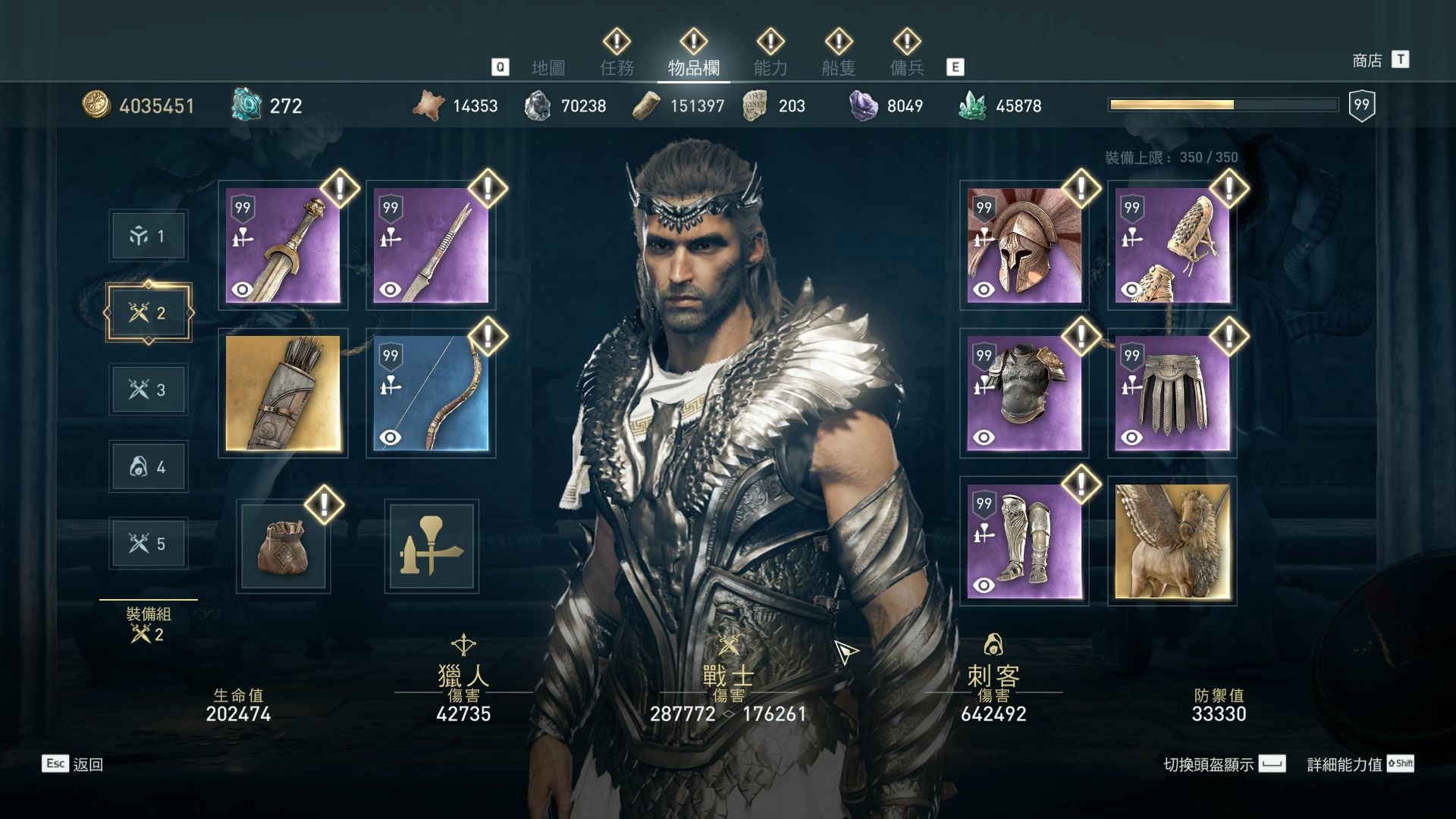1456x819 pixels.
Task: Choose equipment loadout 3
Action: pos(149,390)
